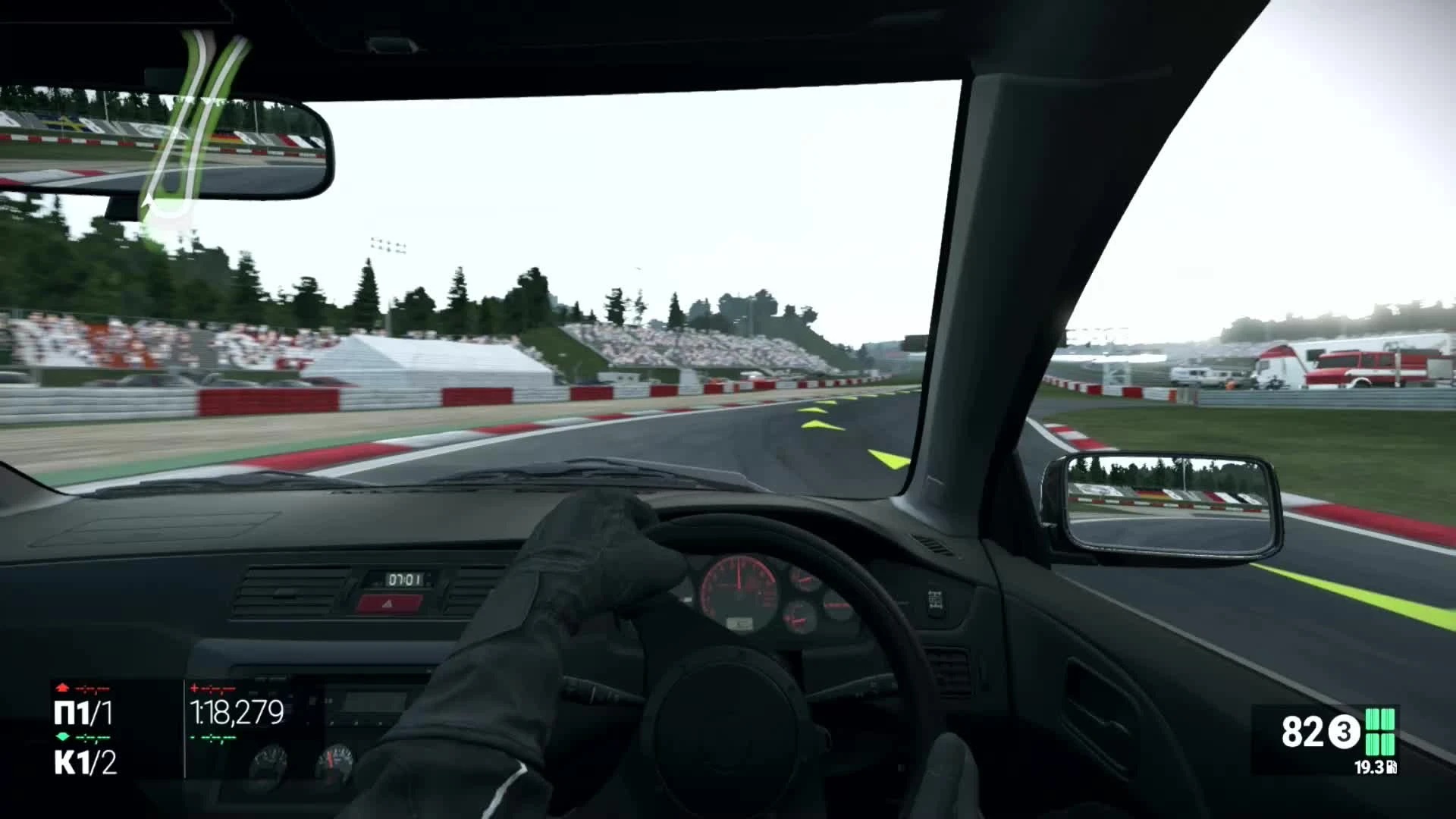The image size is (1456, 819).
Task: Click the green fuel bar blocks
Action: click(x=1380, y=732)
